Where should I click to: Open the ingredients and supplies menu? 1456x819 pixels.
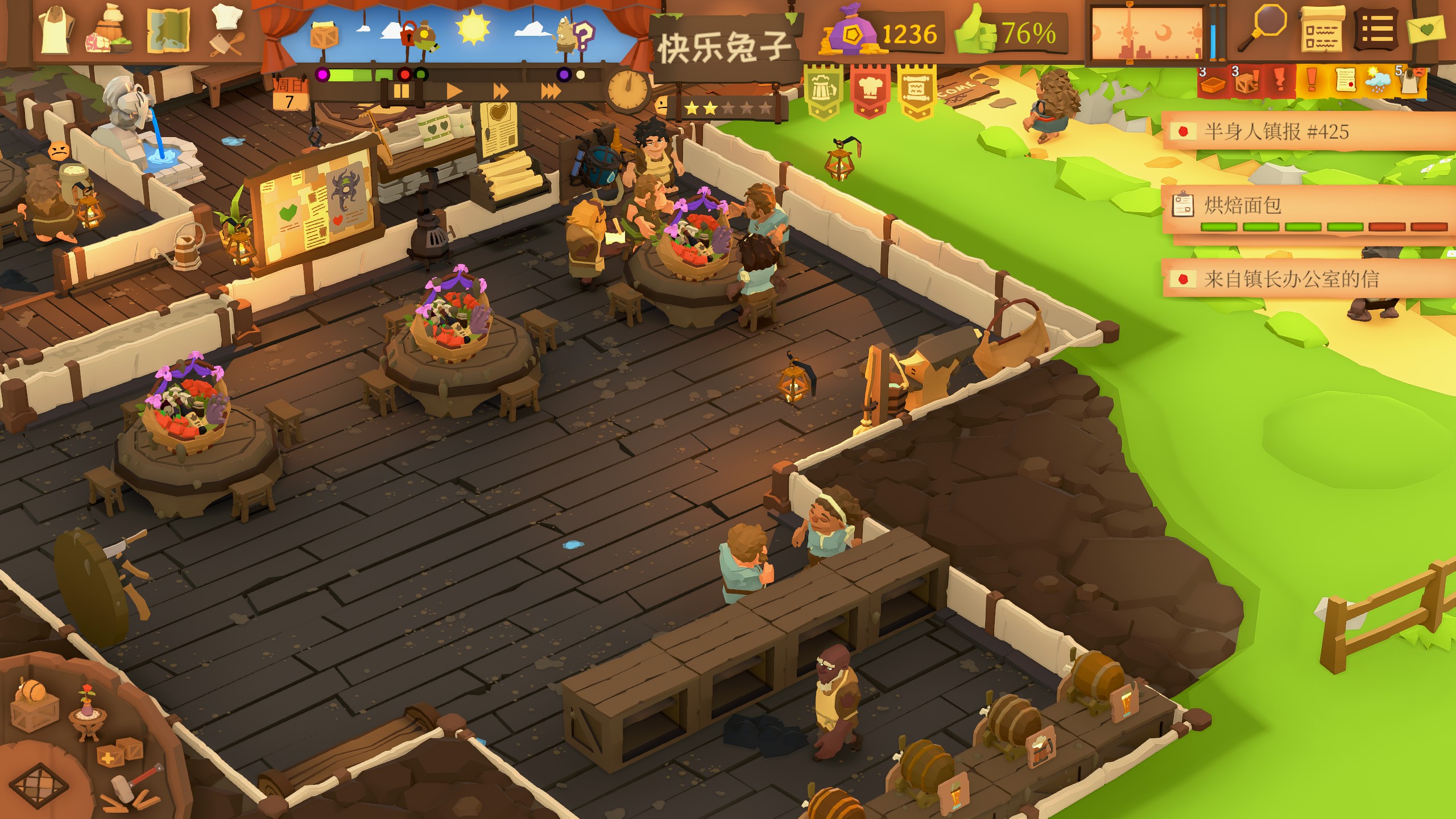click(x=109, y=31)
